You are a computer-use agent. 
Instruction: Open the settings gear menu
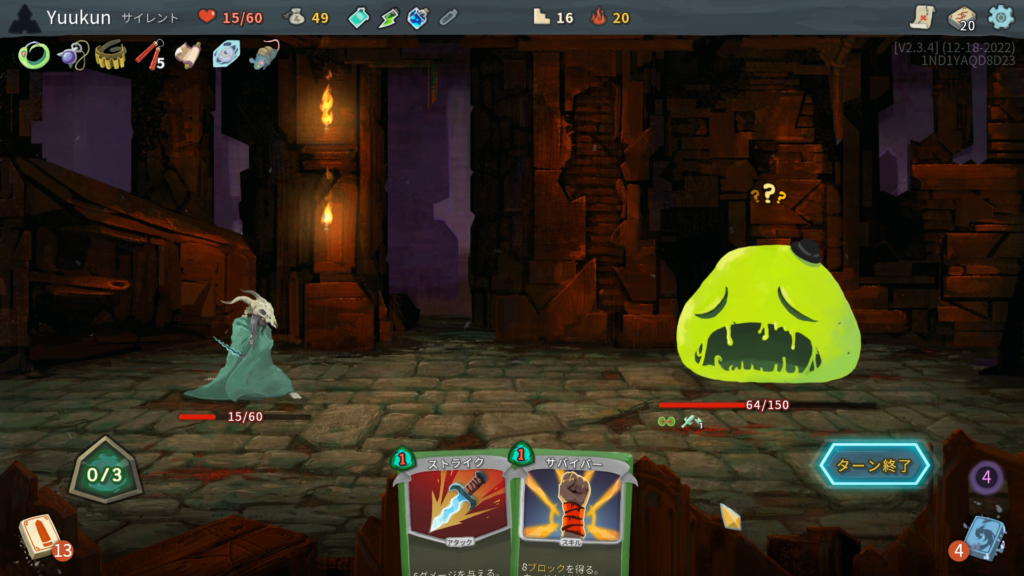pyautogui.click(x=1000, y=17)
